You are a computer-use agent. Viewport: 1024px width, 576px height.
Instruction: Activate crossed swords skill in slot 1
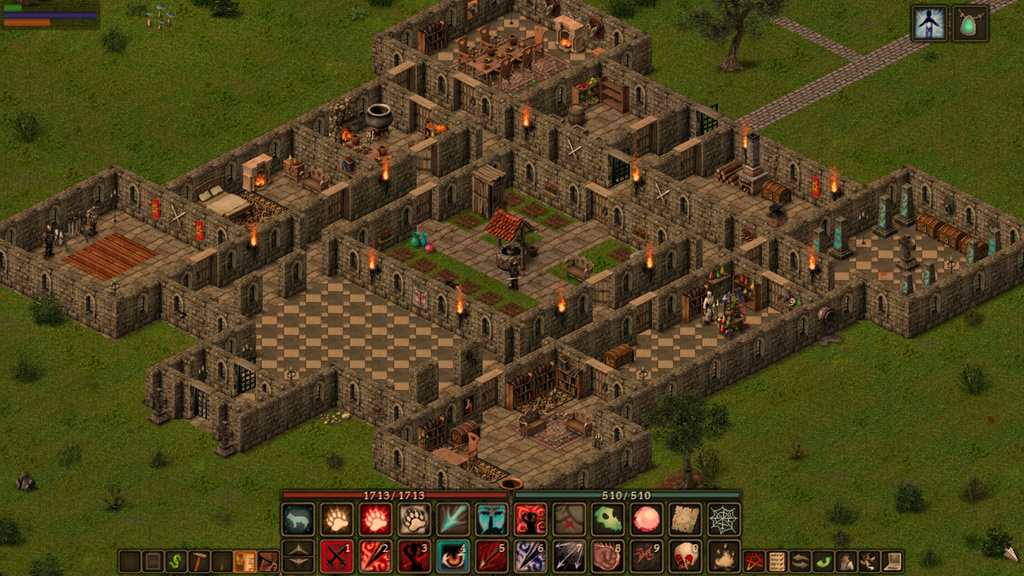click(336, 556)
